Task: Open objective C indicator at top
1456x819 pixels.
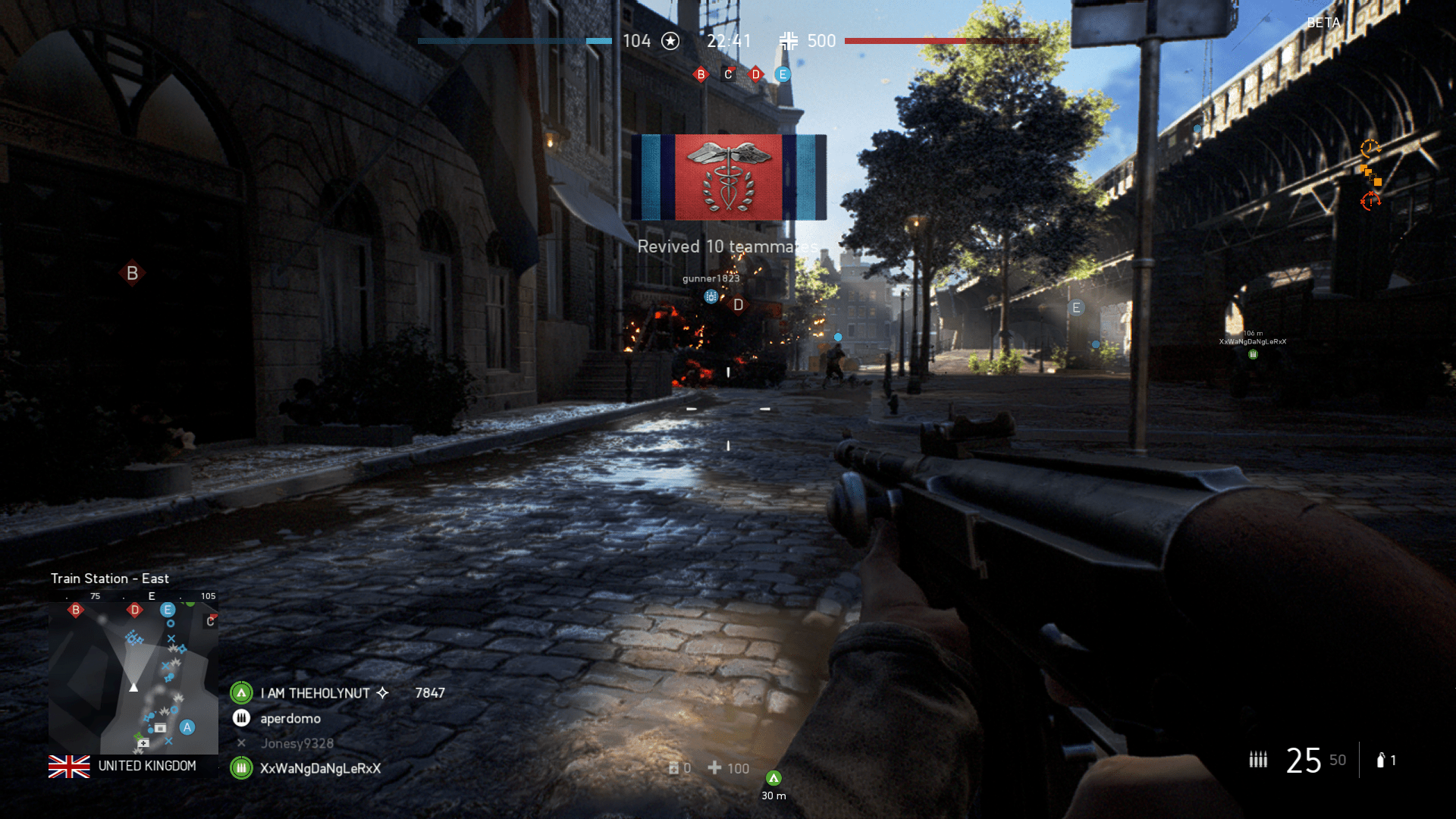Action: pos(727,74)
